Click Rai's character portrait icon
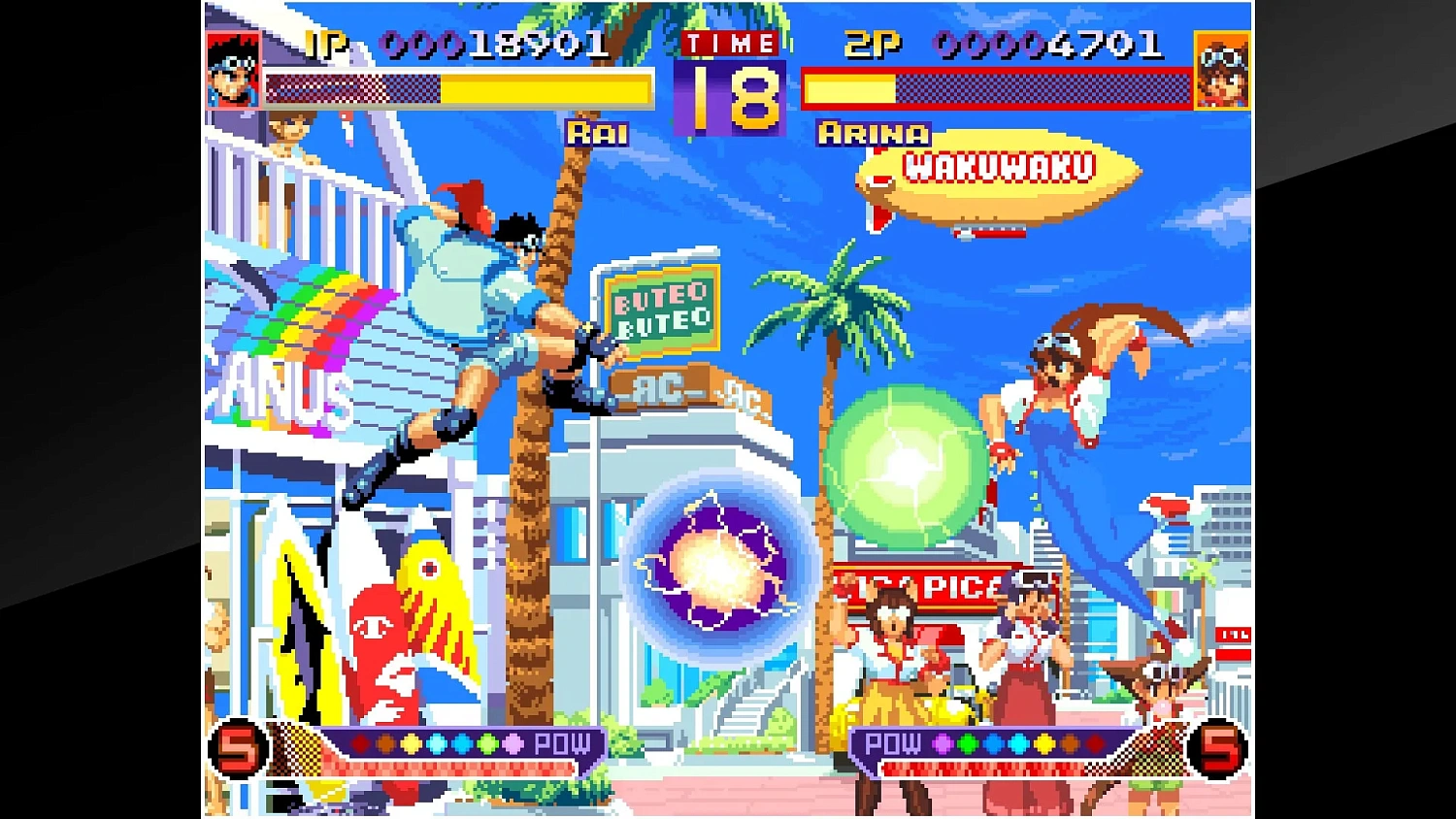The height and width of the screenshot is (819, 1456). pos(233,70)
